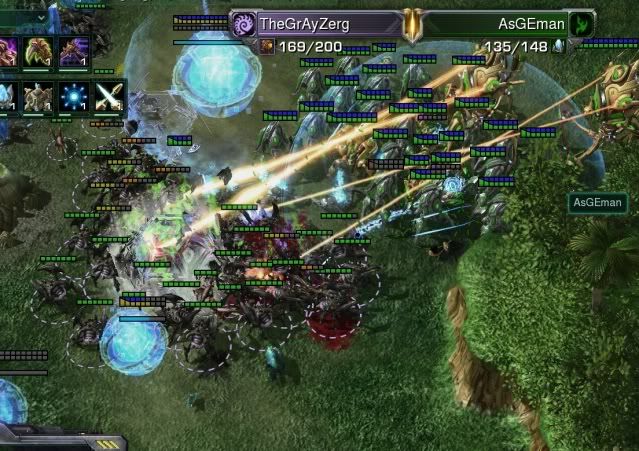Choose the tan armor plating upgrade icon
The image size is (639, 451).
click(39, 96)
